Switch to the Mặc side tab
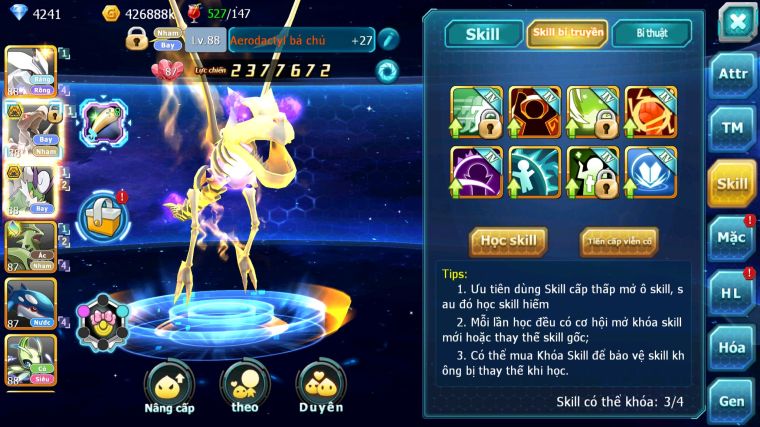 (733, 238)
